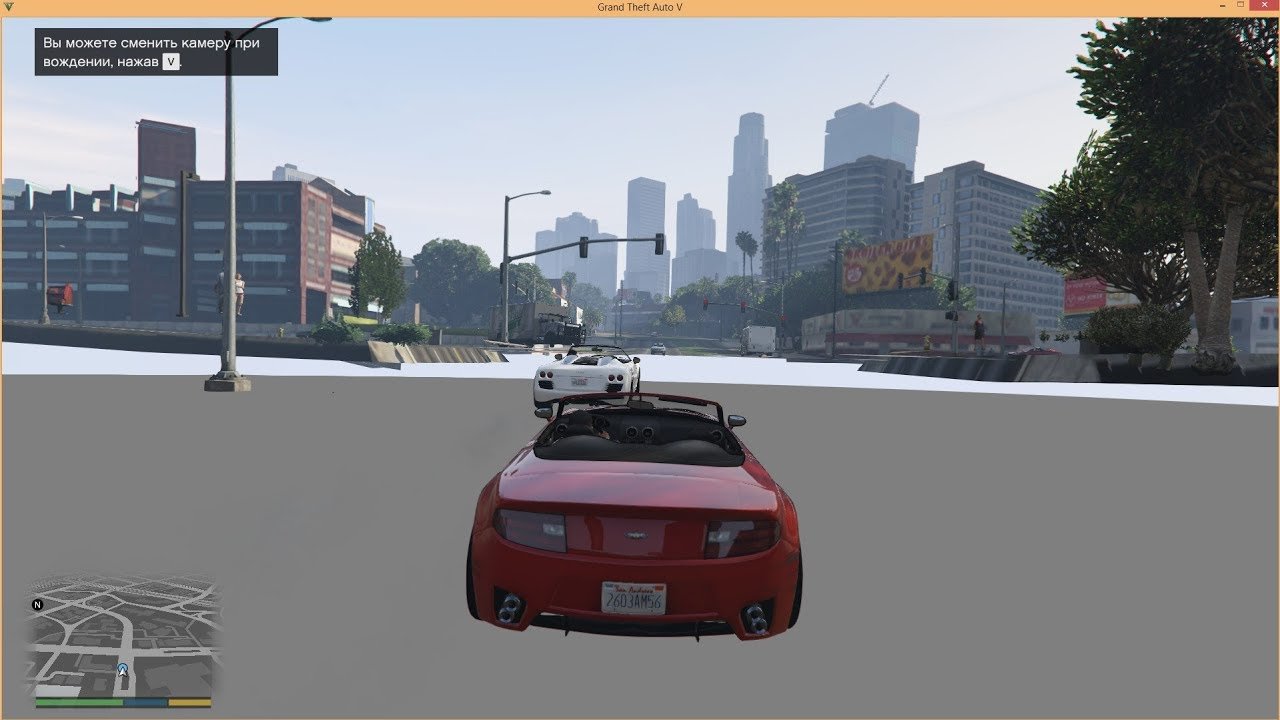Click the camera-change hint box
Image resolution: width=1280 pixels, height=720 pixels.
(156, 52)
